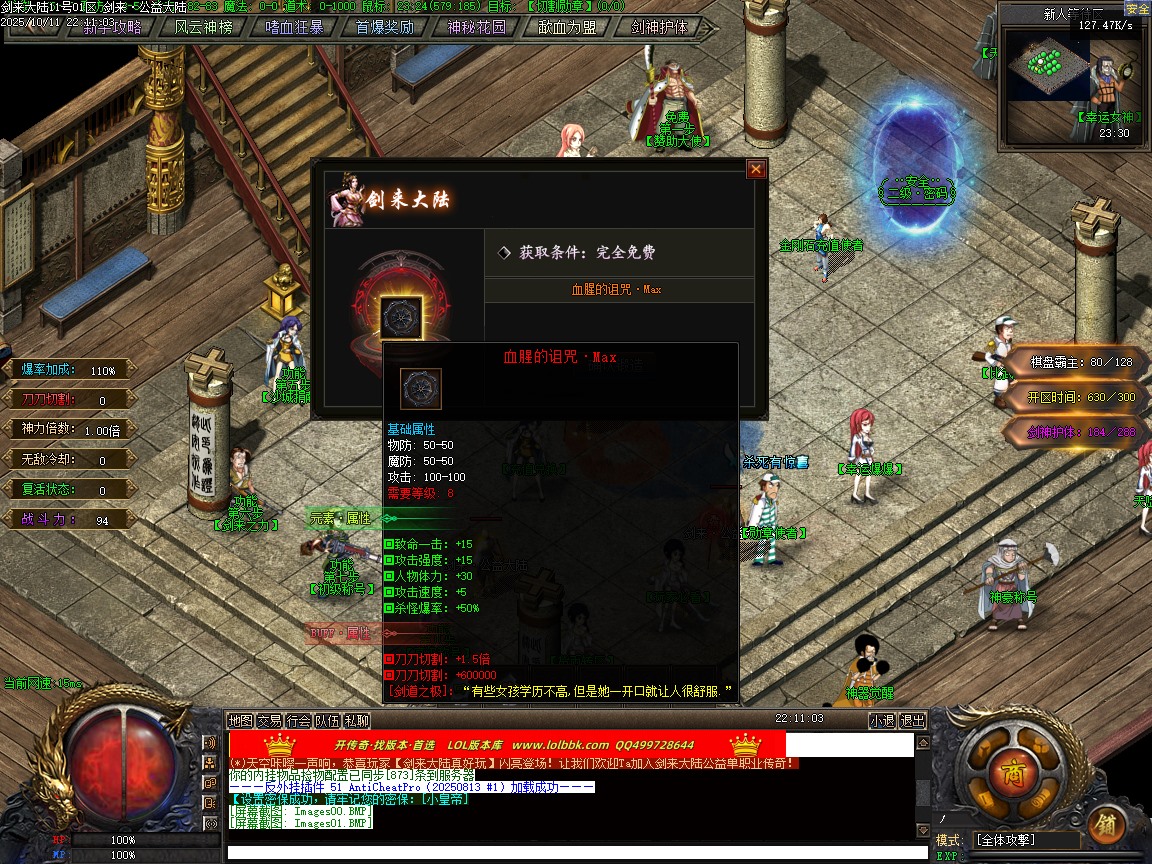Open the 商 shop orb button
Viewport: 1152px width, 864px height.
point(1006,773)
